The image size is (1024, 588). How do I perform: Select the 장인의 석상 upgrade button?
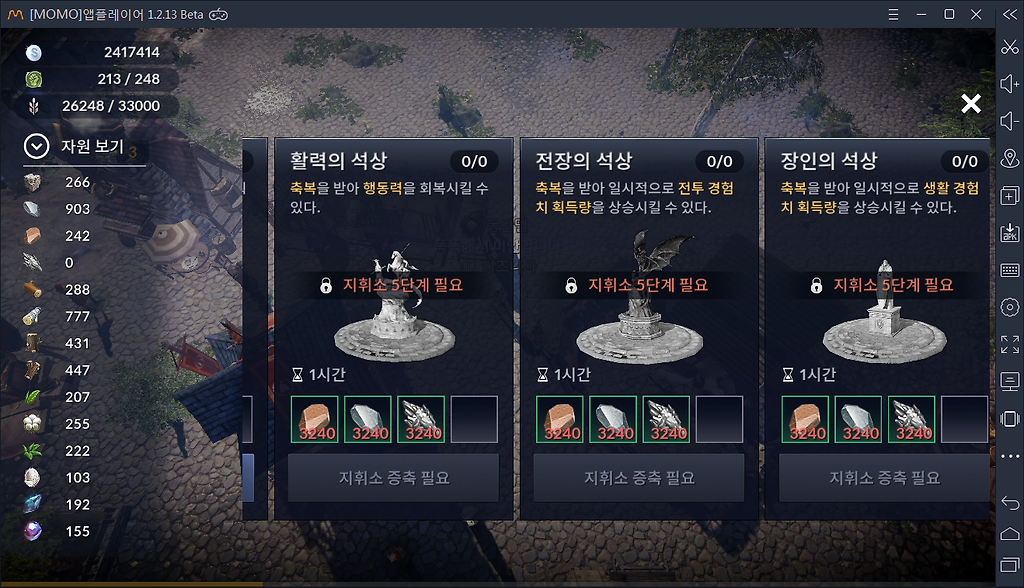pyautogui.click(x=883, y=478)
